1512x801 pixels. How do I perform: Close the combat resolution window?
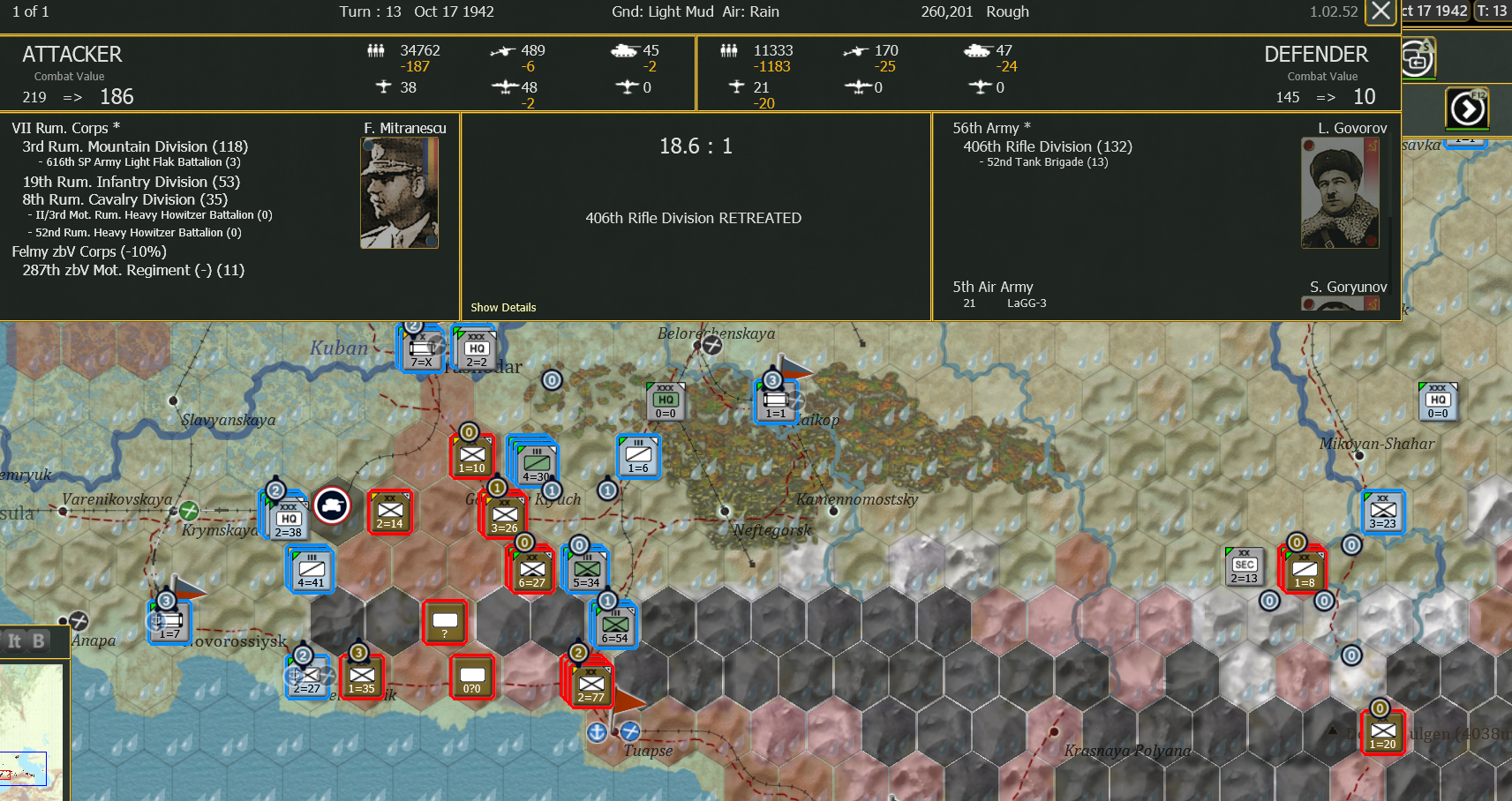coord(1381,11)
